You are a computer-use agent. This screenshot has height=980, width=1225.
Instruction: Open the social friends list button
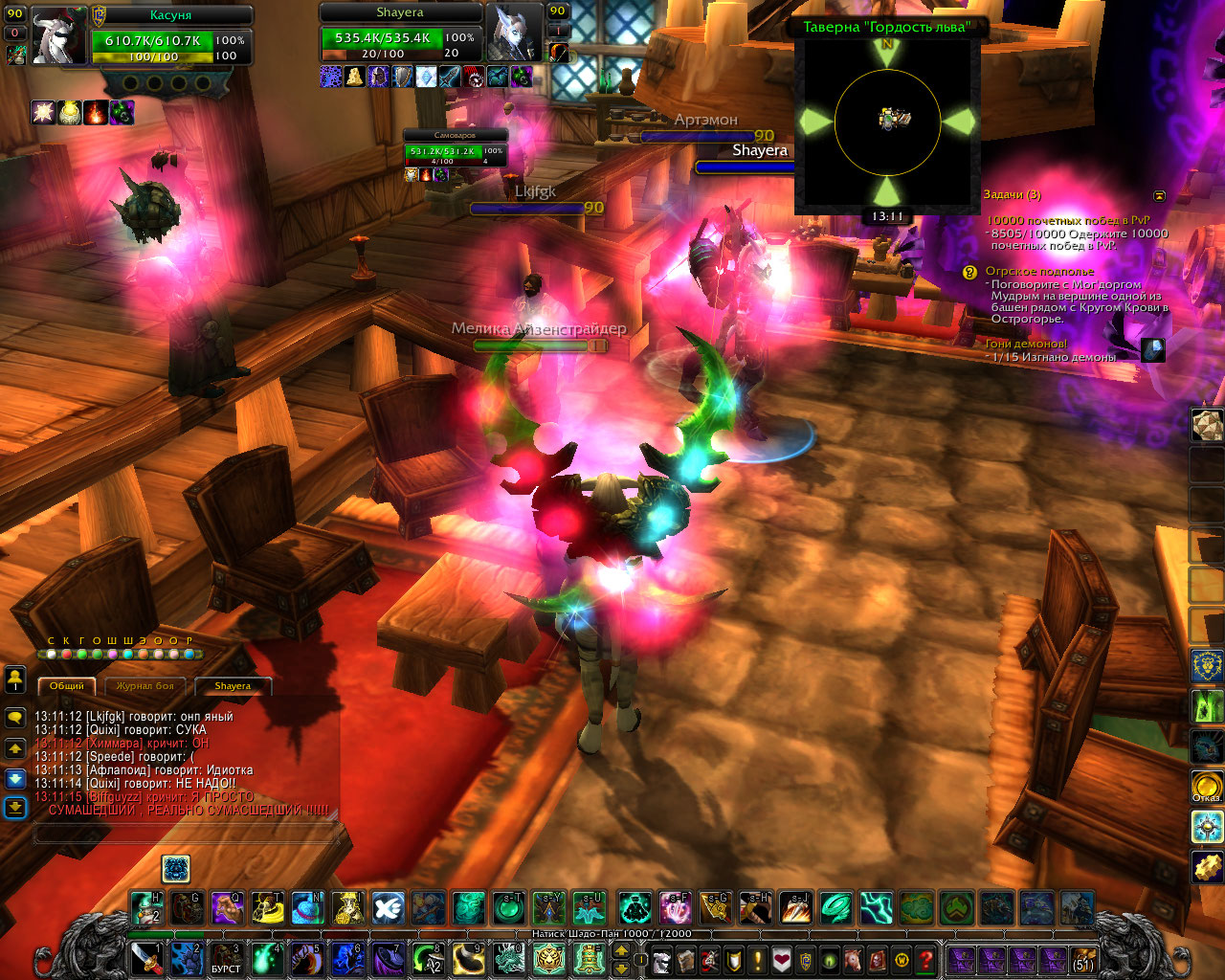coord(15,680)
